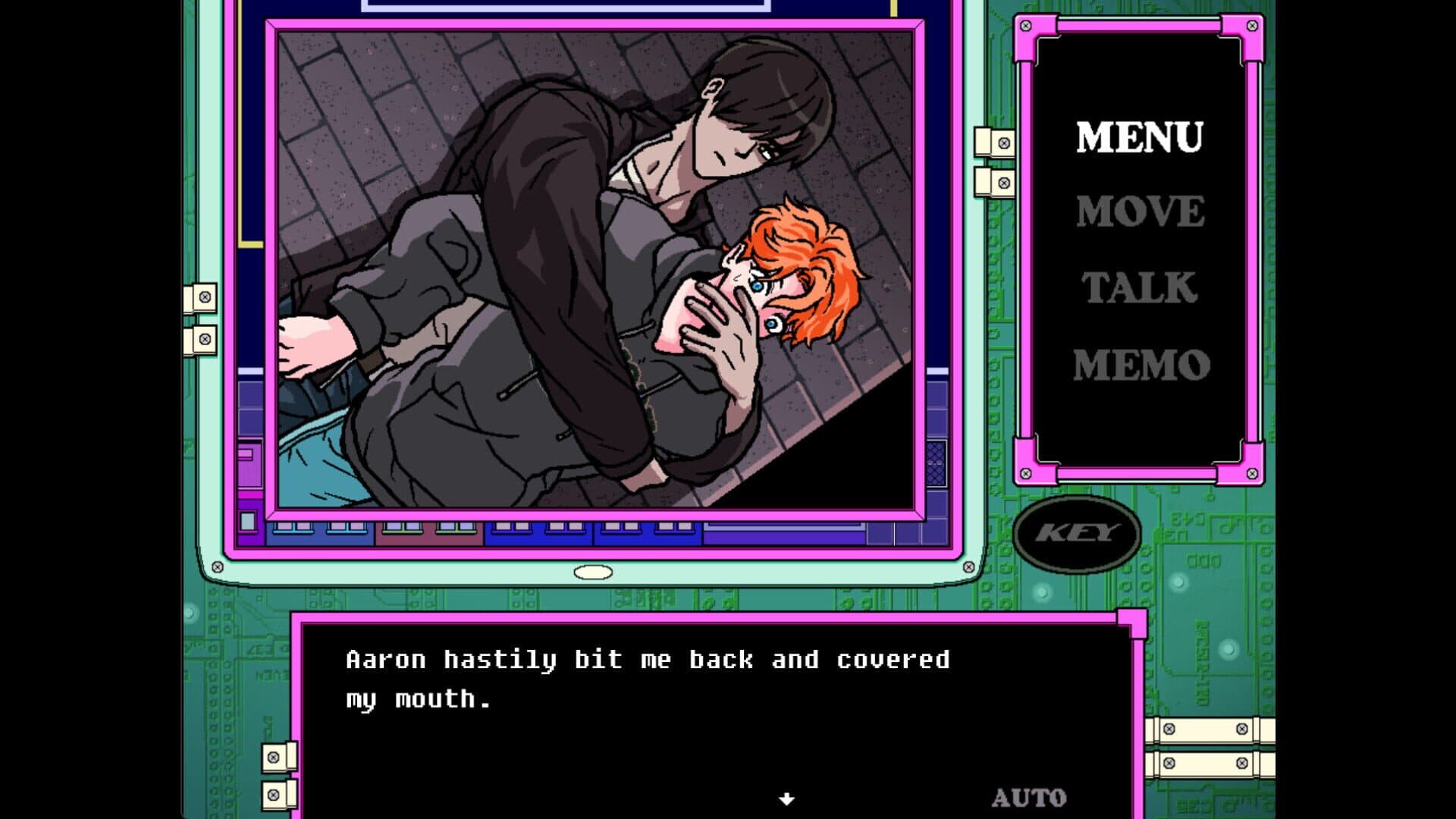
Task: Click the blinking continue arrow in the dialogue box
Action: click(x=786, y=798)
